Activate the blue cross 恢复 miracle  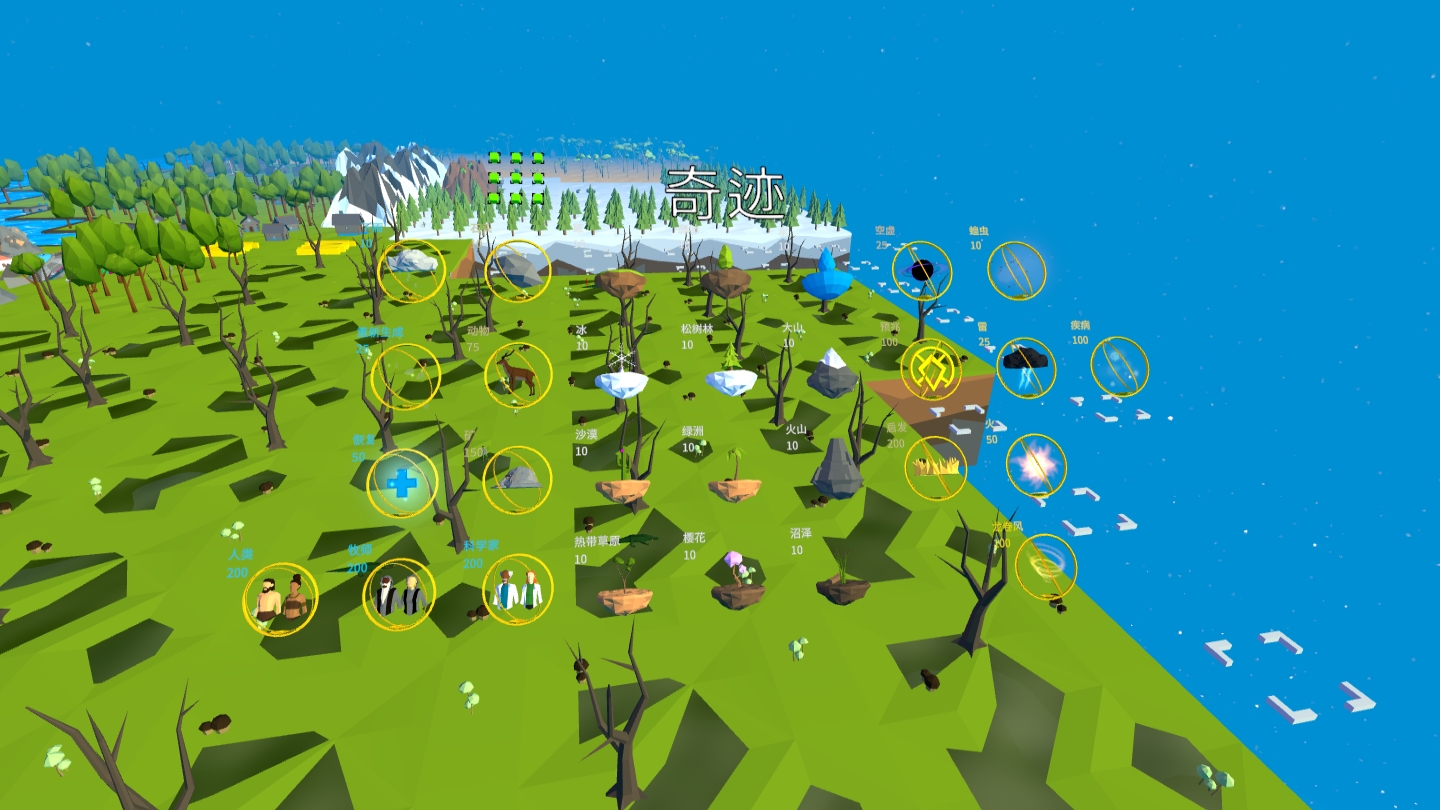click(402, 483)
